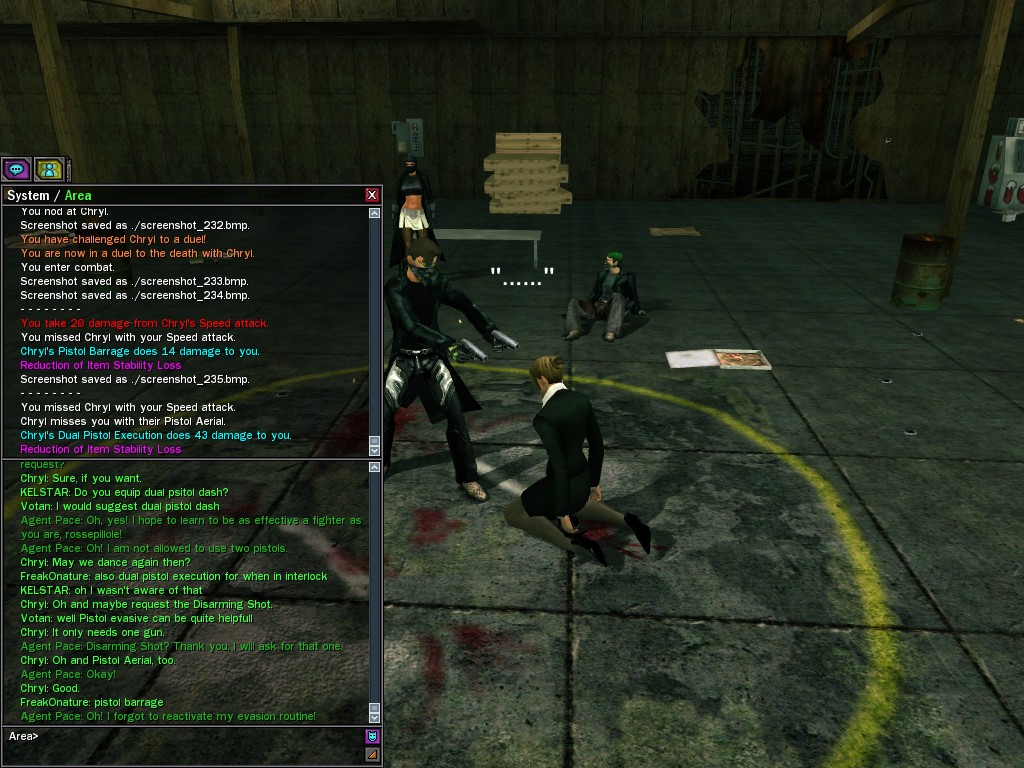1024x768 pixels.
Task: Open the yellow group/team icon
Action: coord(48,169)
